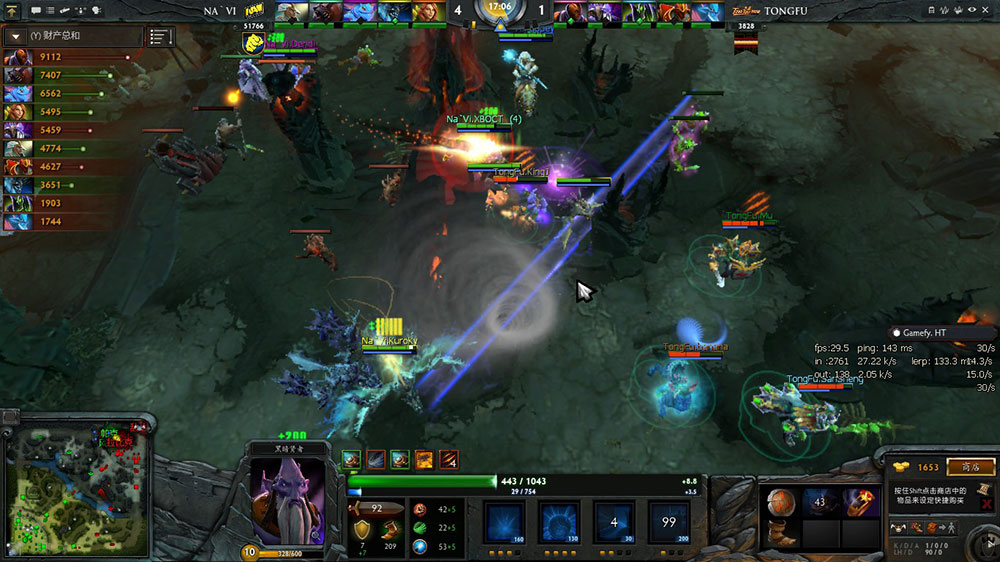The height and width of the screenshot is (562, 1000).
Task: Open the shop with the 商店 button
Action: 970,467
